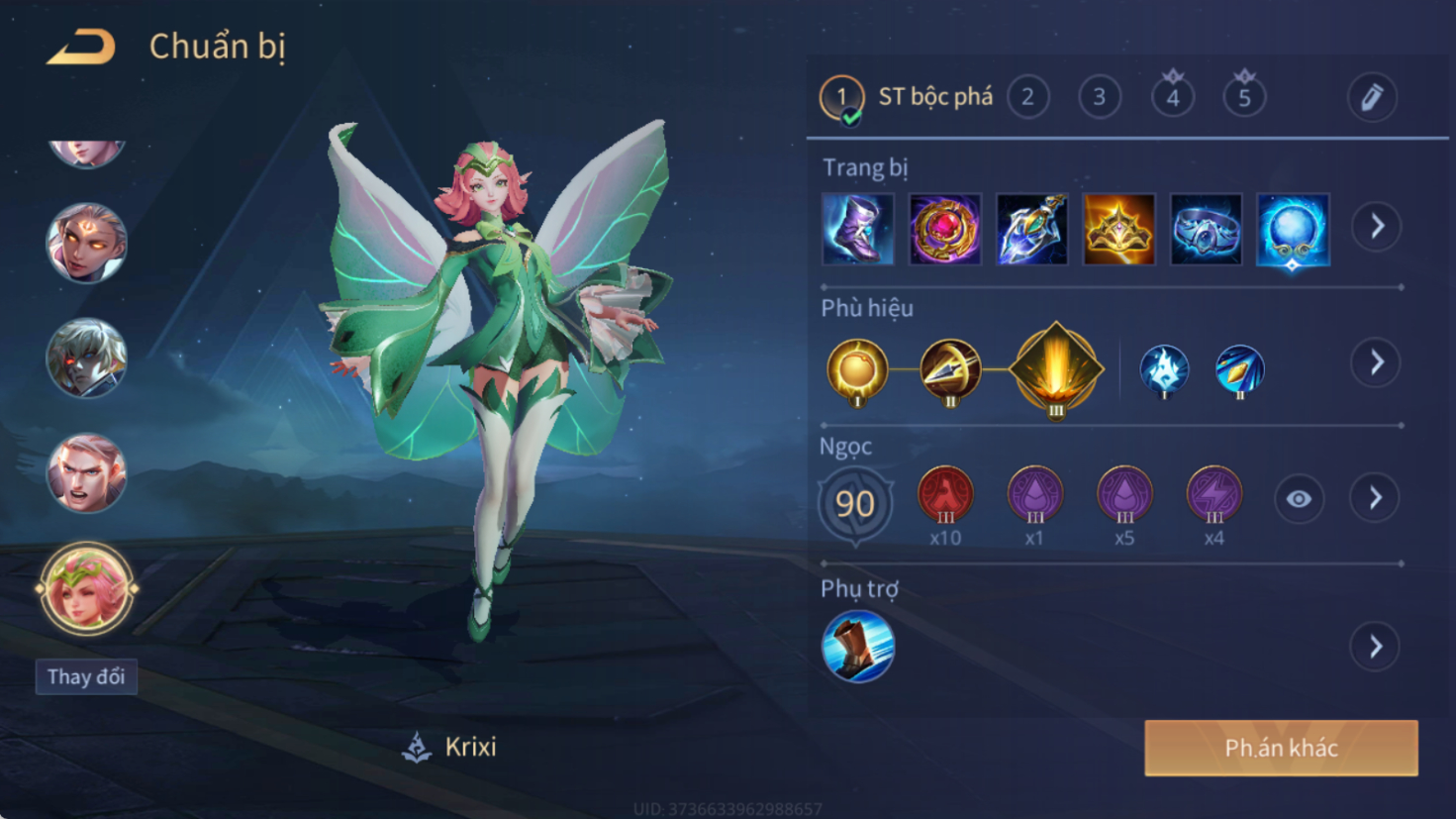Image resolution: width=1456 pixels, height=819 pixels.
Task: Select the Krixi hero portrait
Action: (86, 588)
